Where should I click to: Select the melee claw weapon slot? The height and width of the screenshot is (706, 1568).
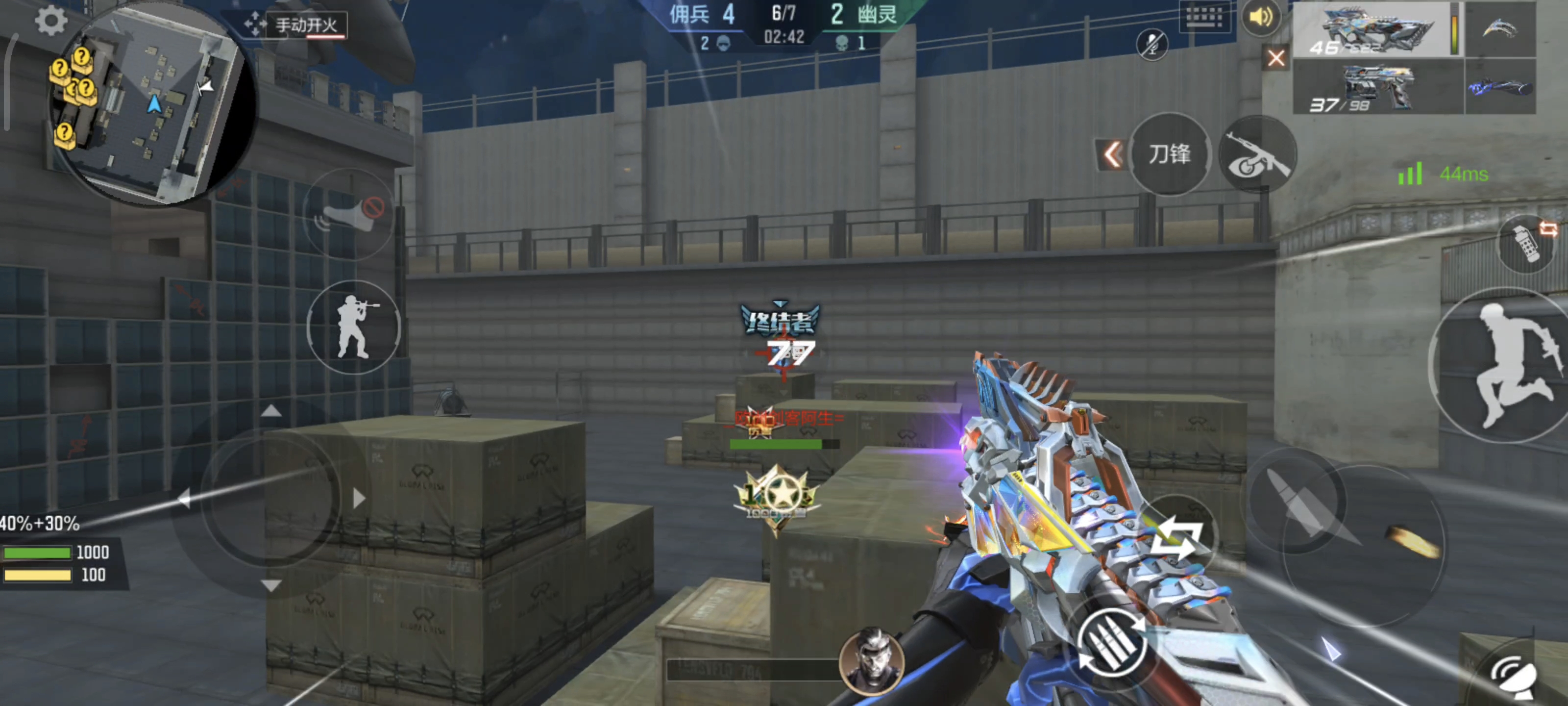[x=1500, y=29]
